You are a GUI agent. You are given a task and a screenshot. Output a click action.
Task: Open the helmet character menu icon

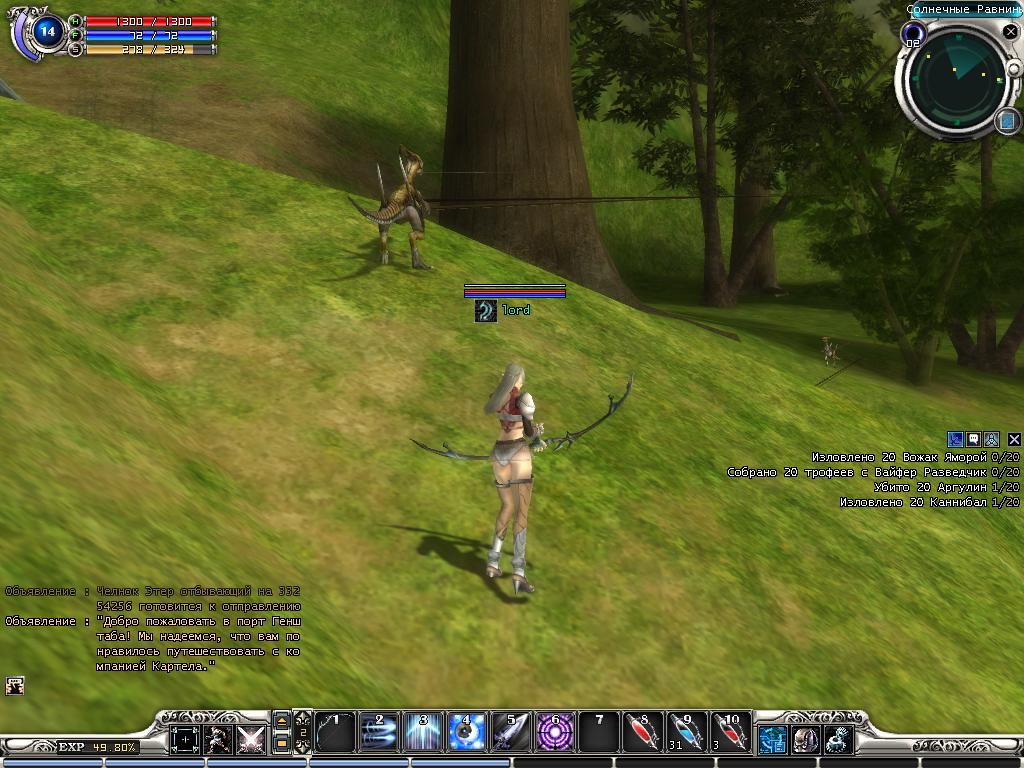[805, 740]
